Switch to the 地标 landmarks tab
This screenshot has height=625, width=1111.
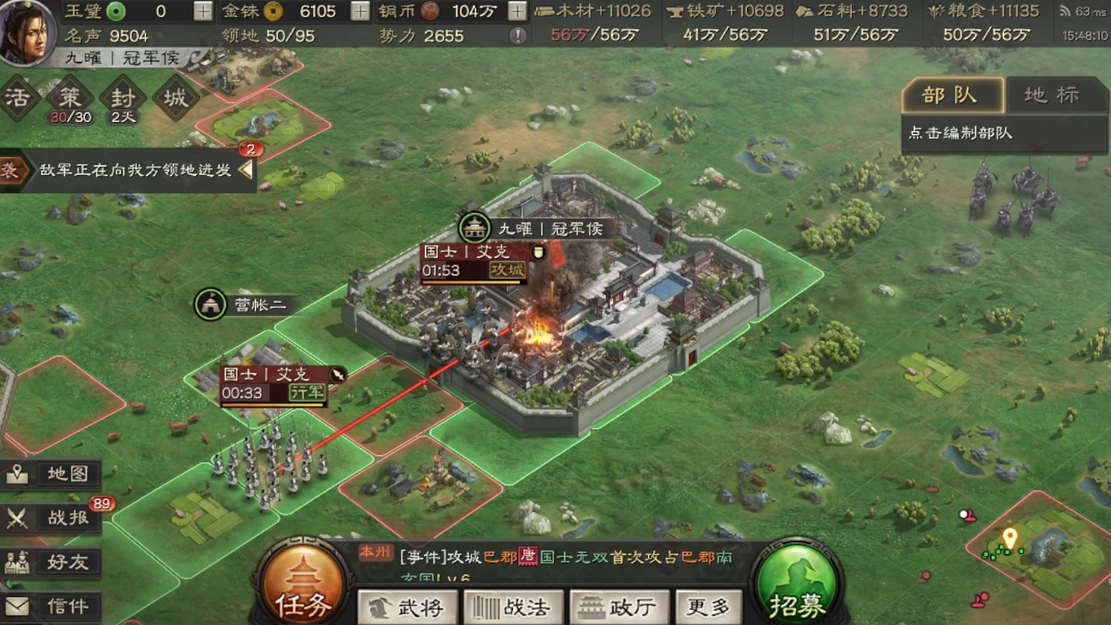[1053, 95]
